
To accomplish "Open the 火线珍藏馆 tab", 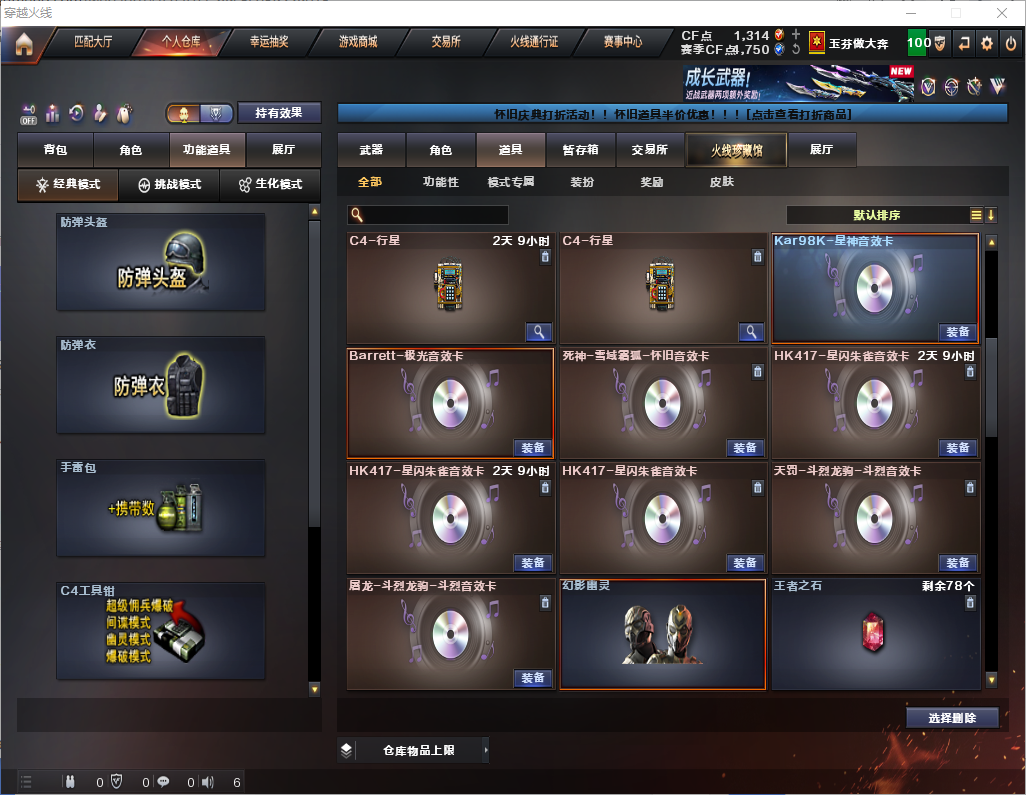I will click(x=736, y=150).
